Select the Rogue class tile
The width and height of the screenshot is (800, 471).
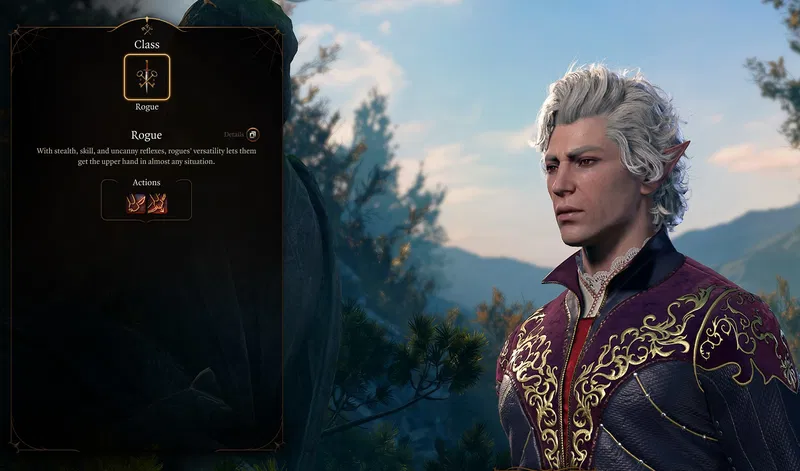tap(146, 77)
